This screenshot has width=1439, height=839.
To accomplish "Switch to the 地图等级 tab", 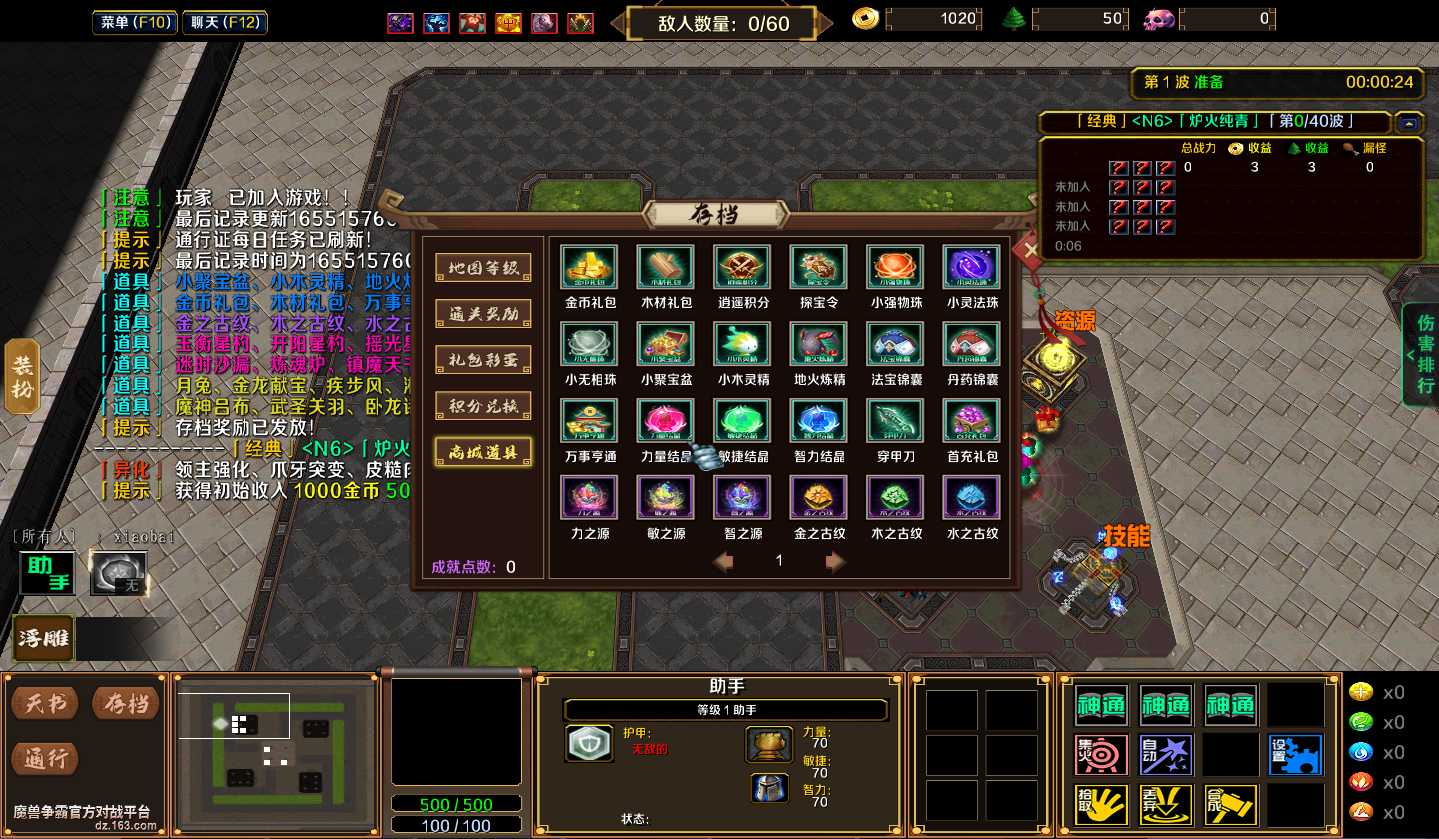I will [x=483, y=268].
